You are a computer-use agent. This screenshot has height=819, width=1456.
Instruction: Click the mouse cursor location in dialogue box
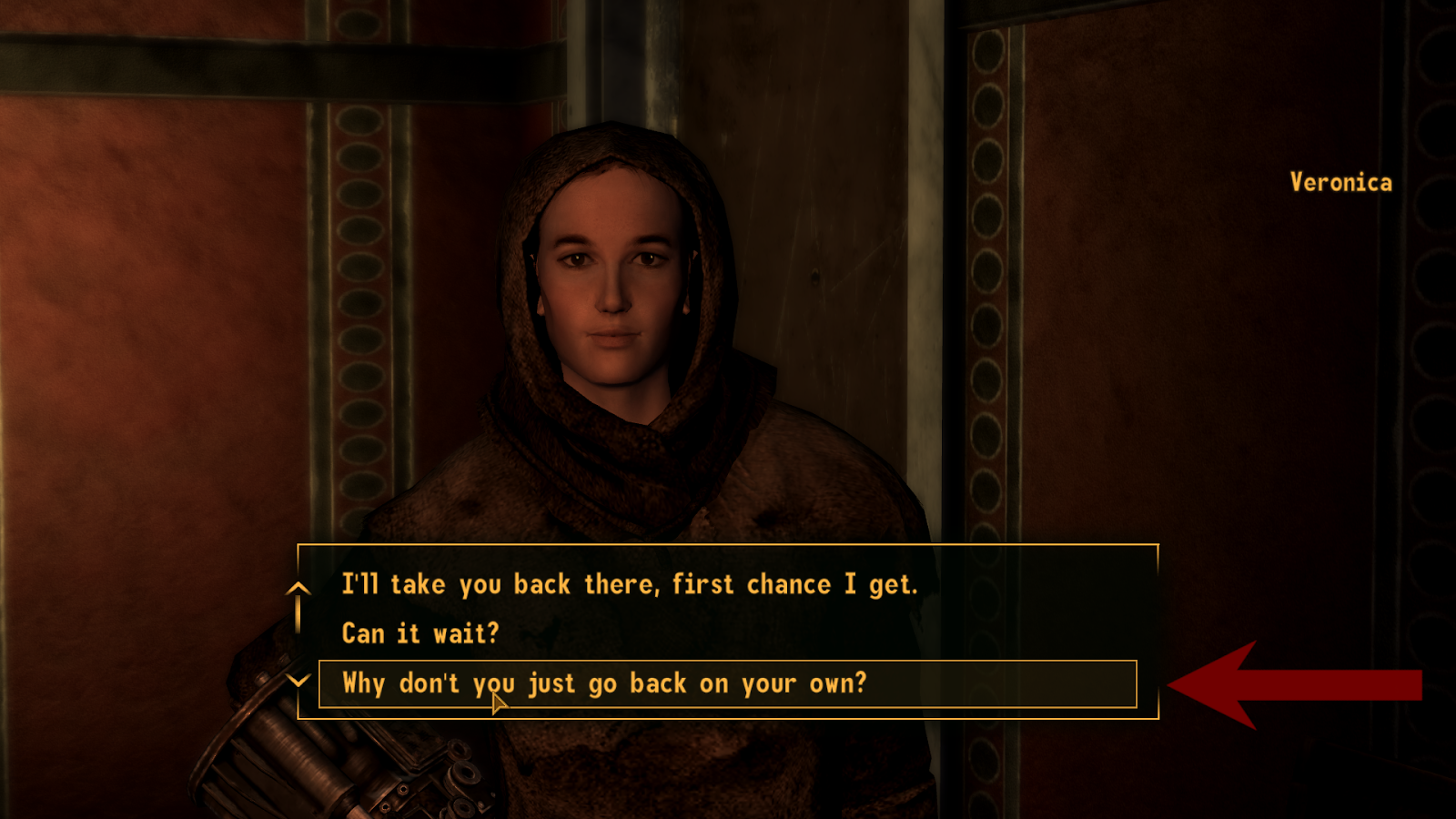(x=497, y=699)
